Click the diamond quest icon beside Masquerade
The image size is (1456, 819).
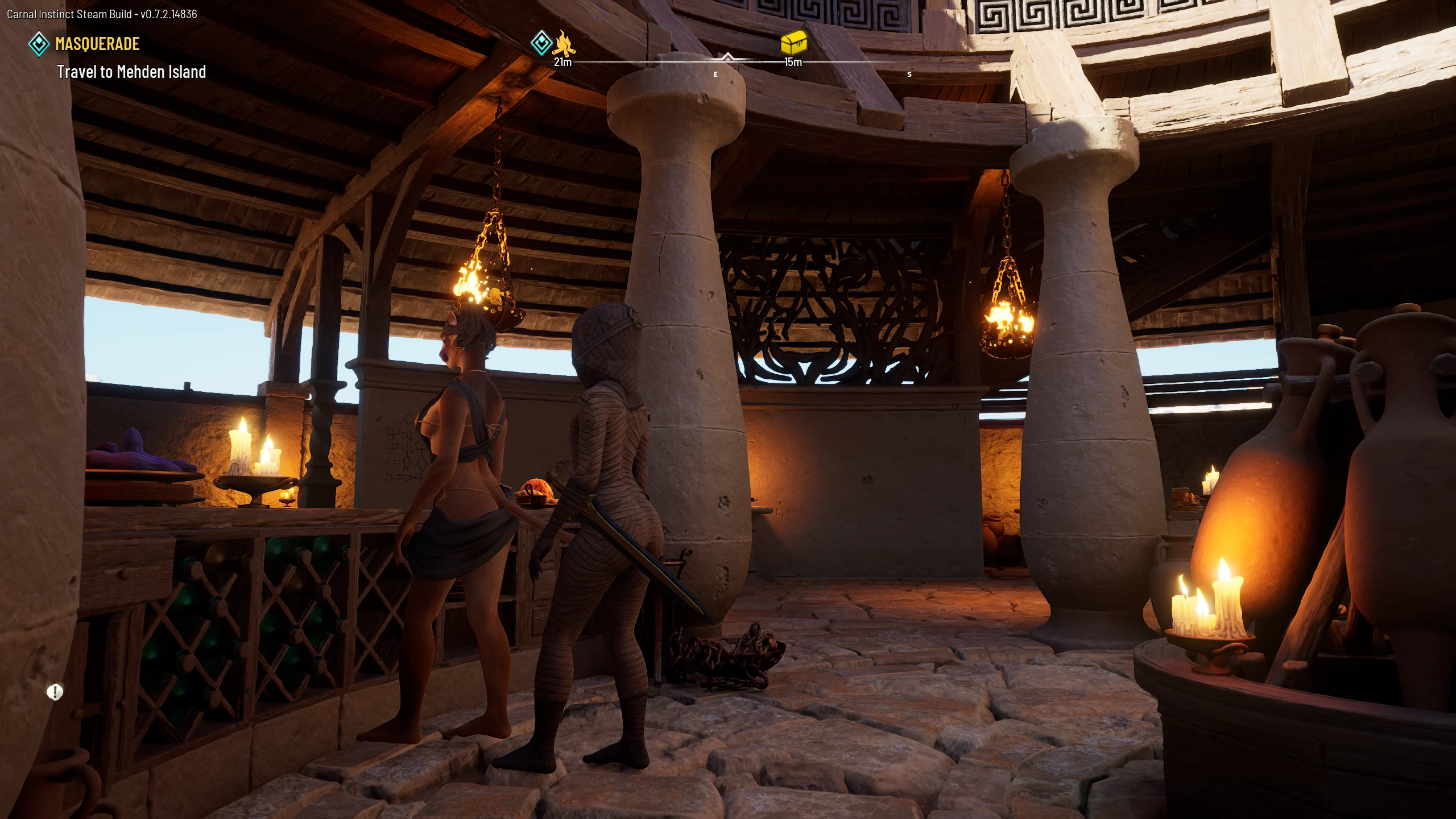(x=39, y=44)
